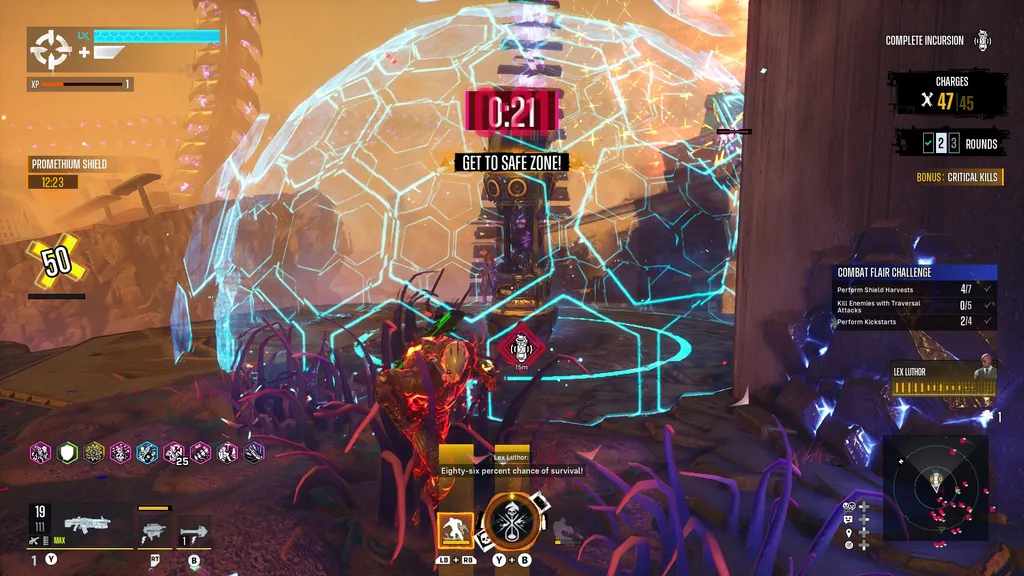Click the green shield buff icon
Screen dimensions: 1024x576
[x=67, y=452]
